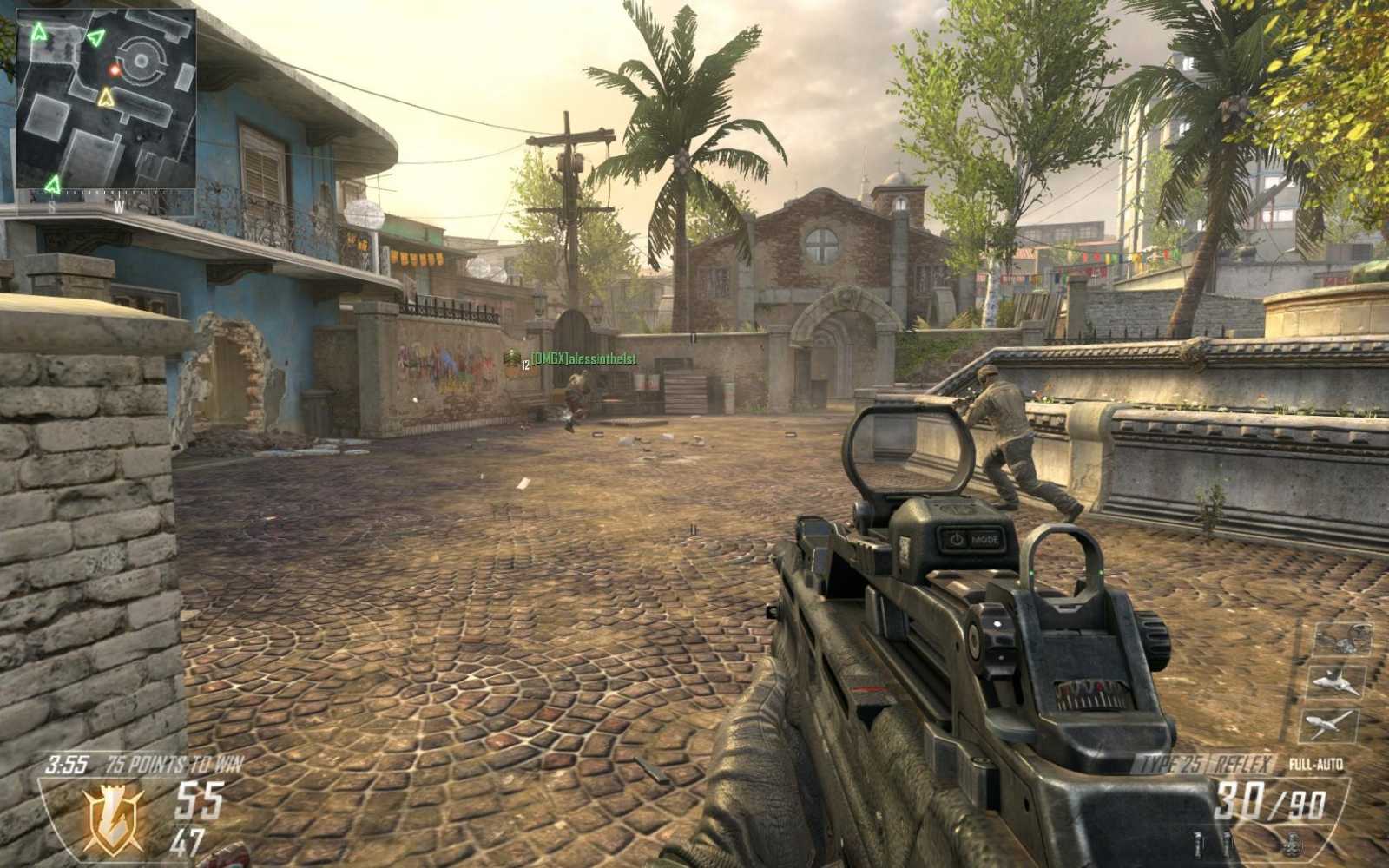The width and height of the screenshot is (1389, 868).
Task: Select the yellow player arrow on the minimap
Action: pos(106,97)
